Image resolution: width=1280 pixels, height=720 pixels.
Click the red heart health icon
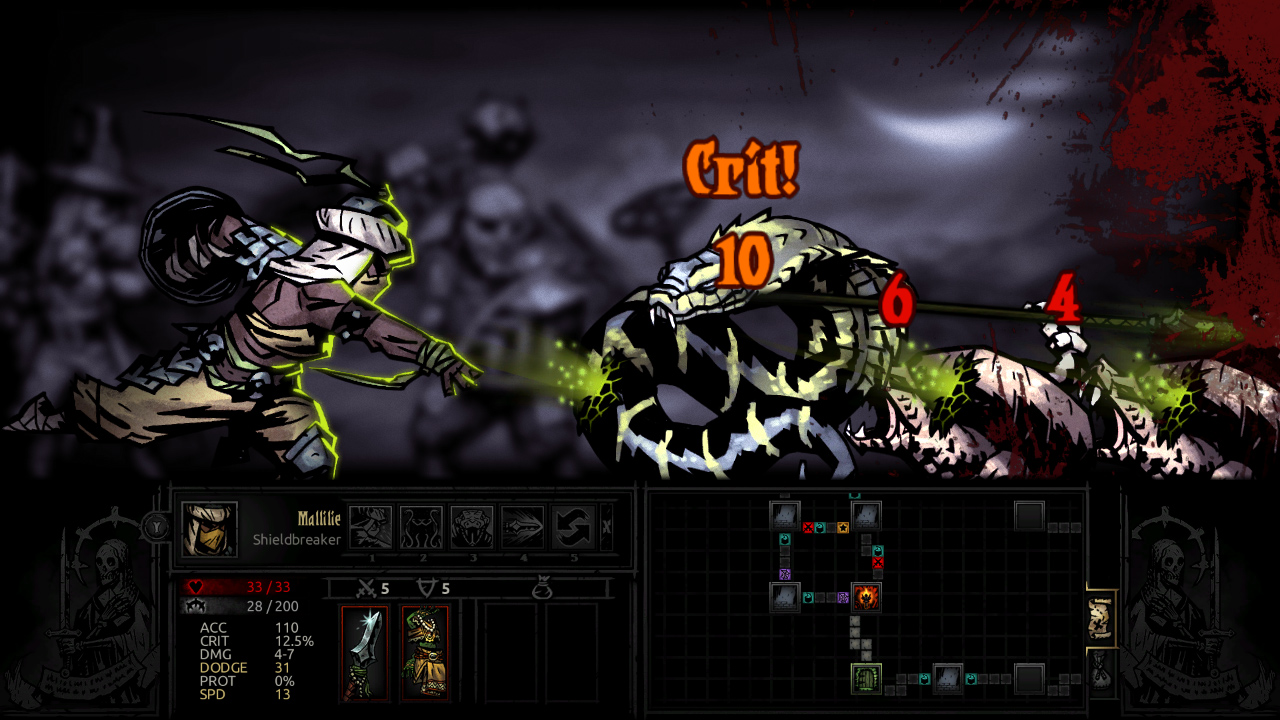tap(194, 586)
